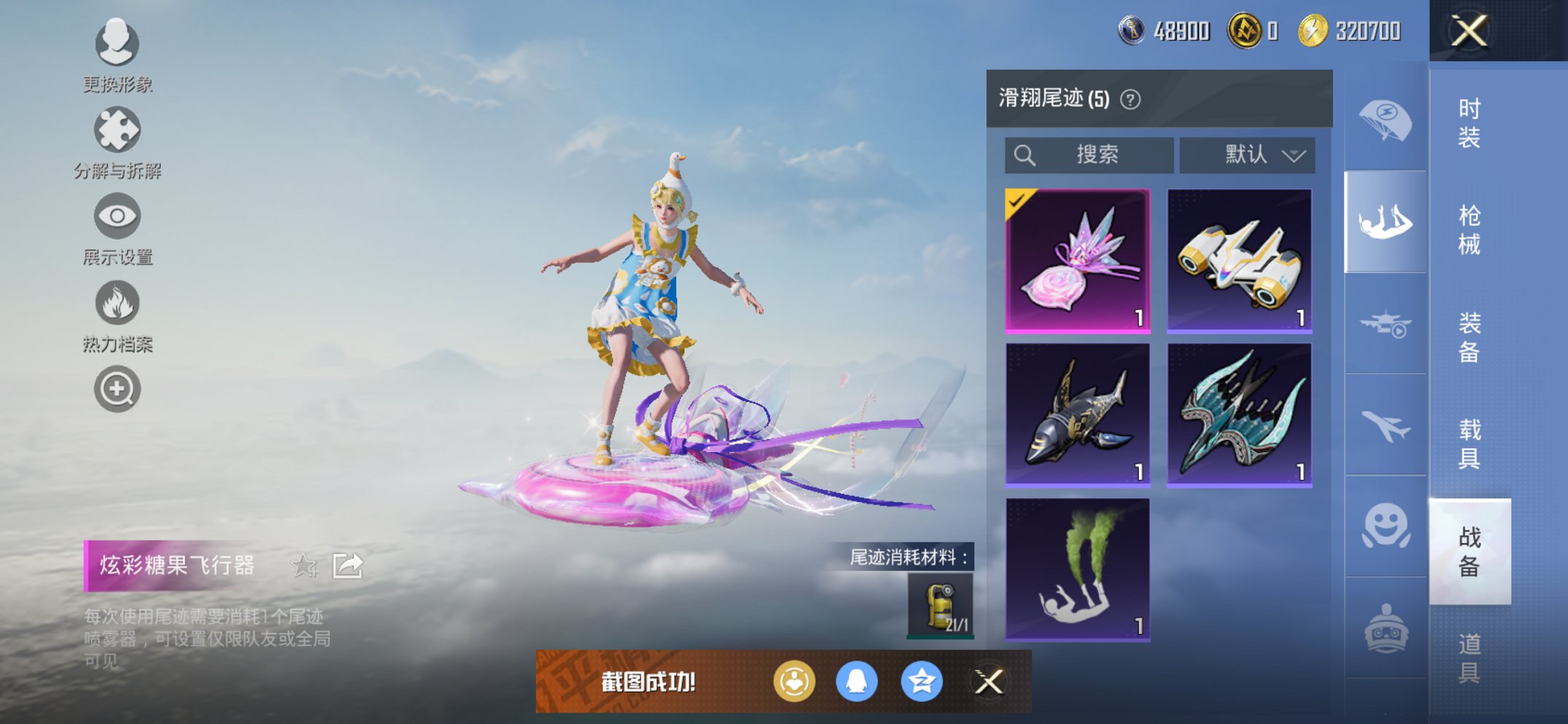Open the 展示设置 display settings

pyautogui.click(x=117, y=217)
